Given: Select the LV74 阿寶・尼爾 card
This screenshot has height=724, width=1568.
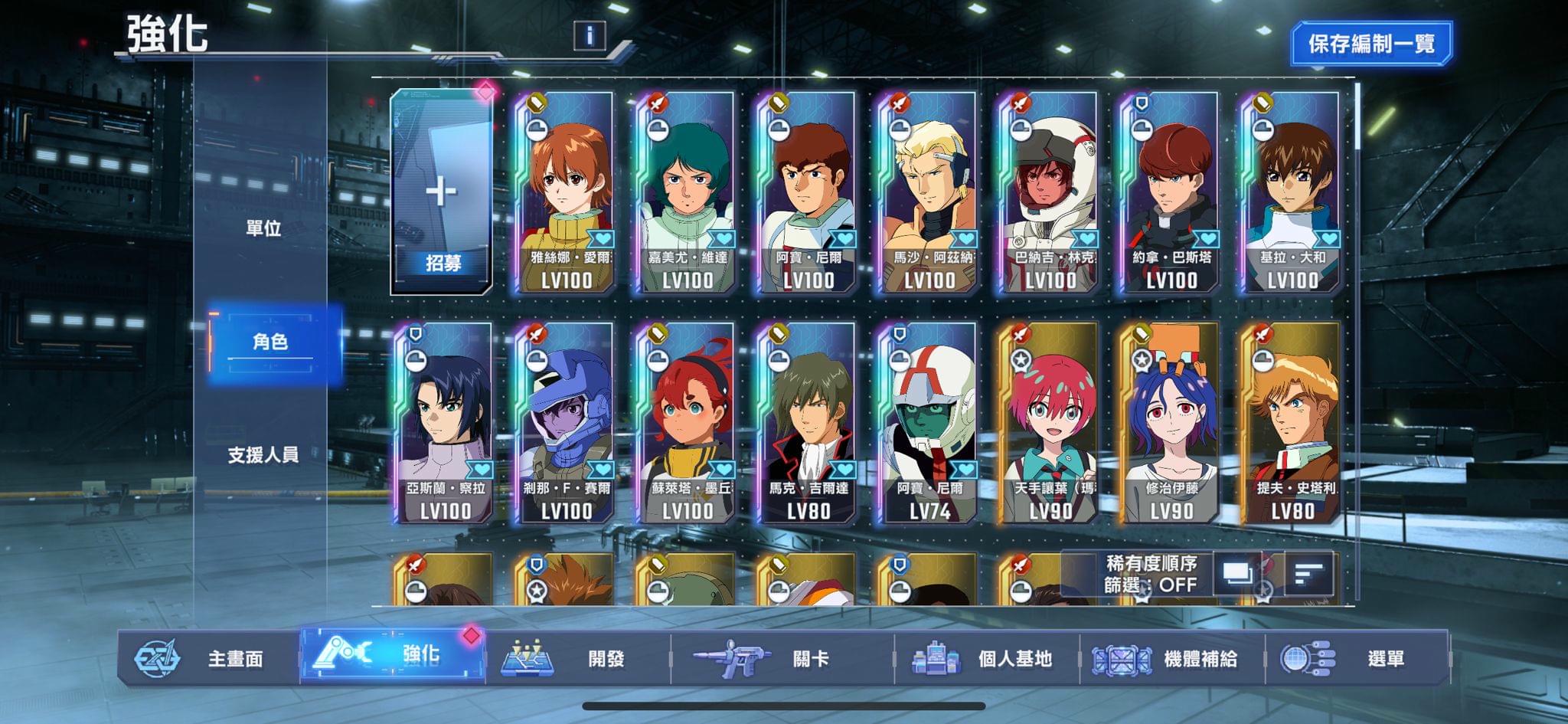Looking at the screenshot, I should tap(929, 423).
